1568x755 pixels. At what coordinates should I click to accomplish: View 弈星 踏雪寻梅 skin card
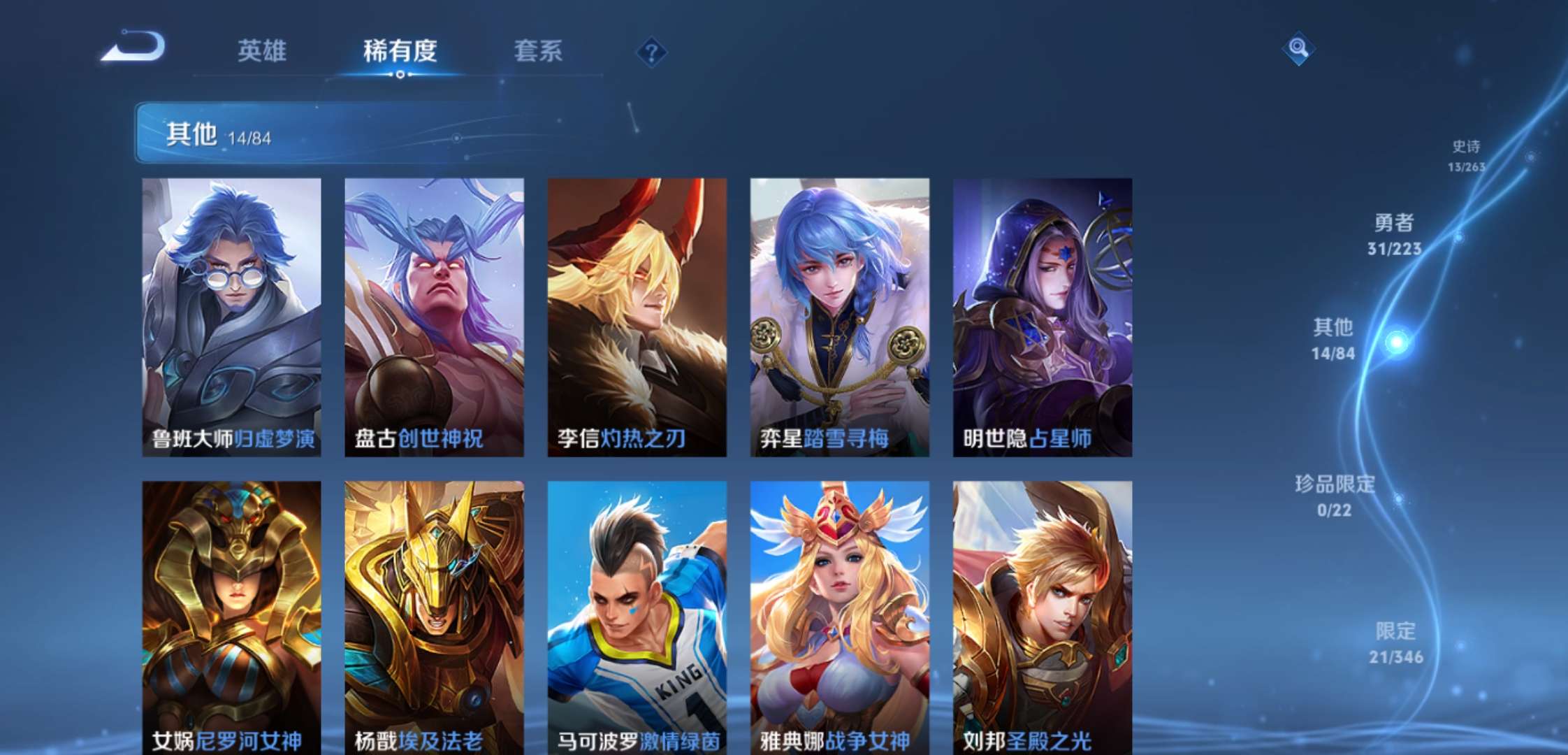pyautogui.click(x=839, y=317)
